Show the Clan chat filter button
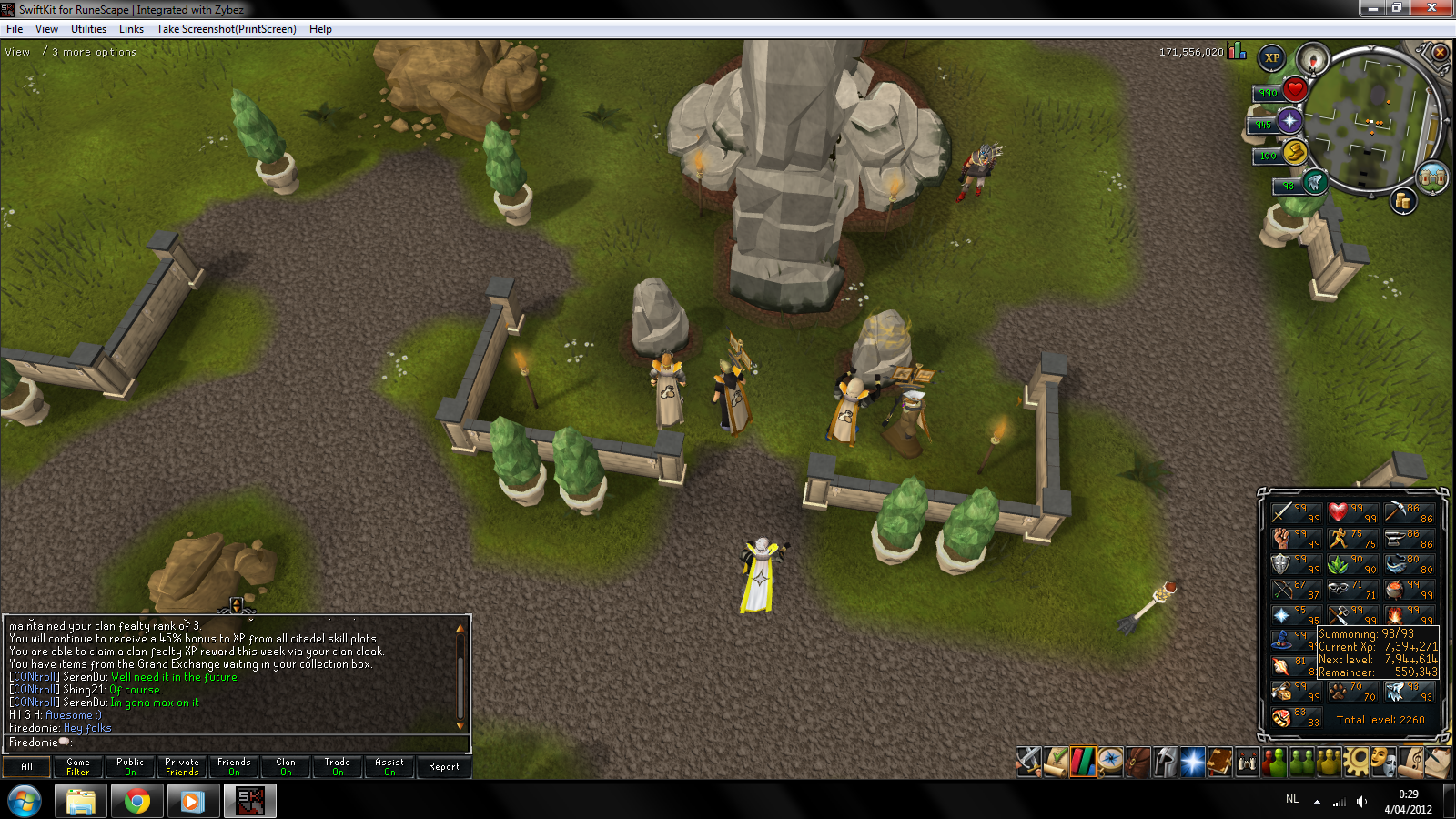Image resolution: width=1456 pixels, height=819 pixels. [286, 767]
